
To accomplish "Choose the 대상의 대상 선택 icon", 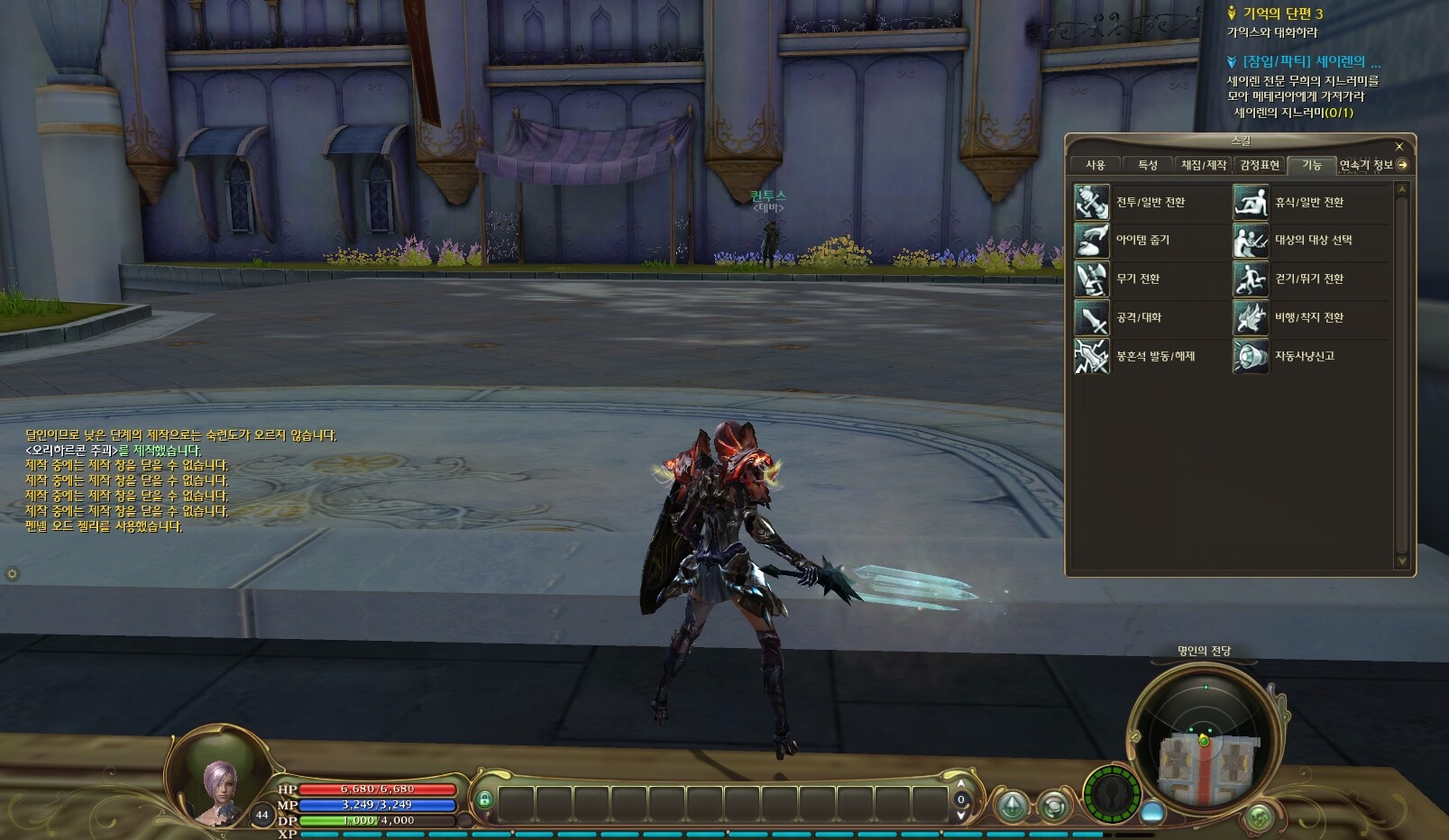I will (x=1250, y=241).
